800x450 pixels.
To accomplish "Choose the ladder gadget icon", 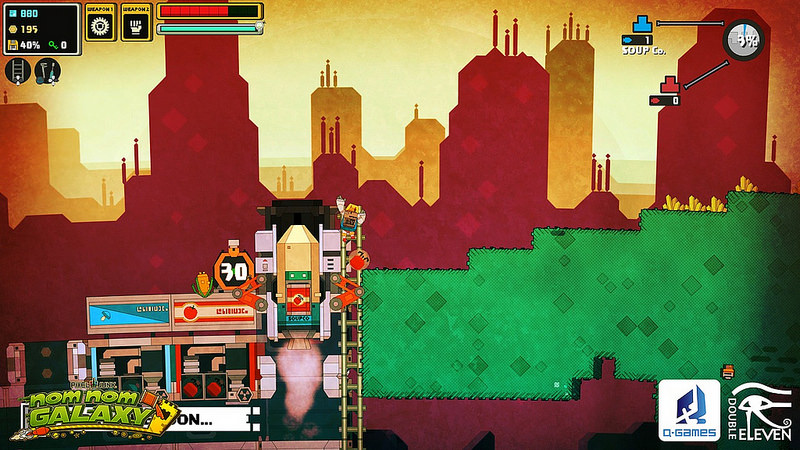I will pyautogui.click(x=17, y=70).
